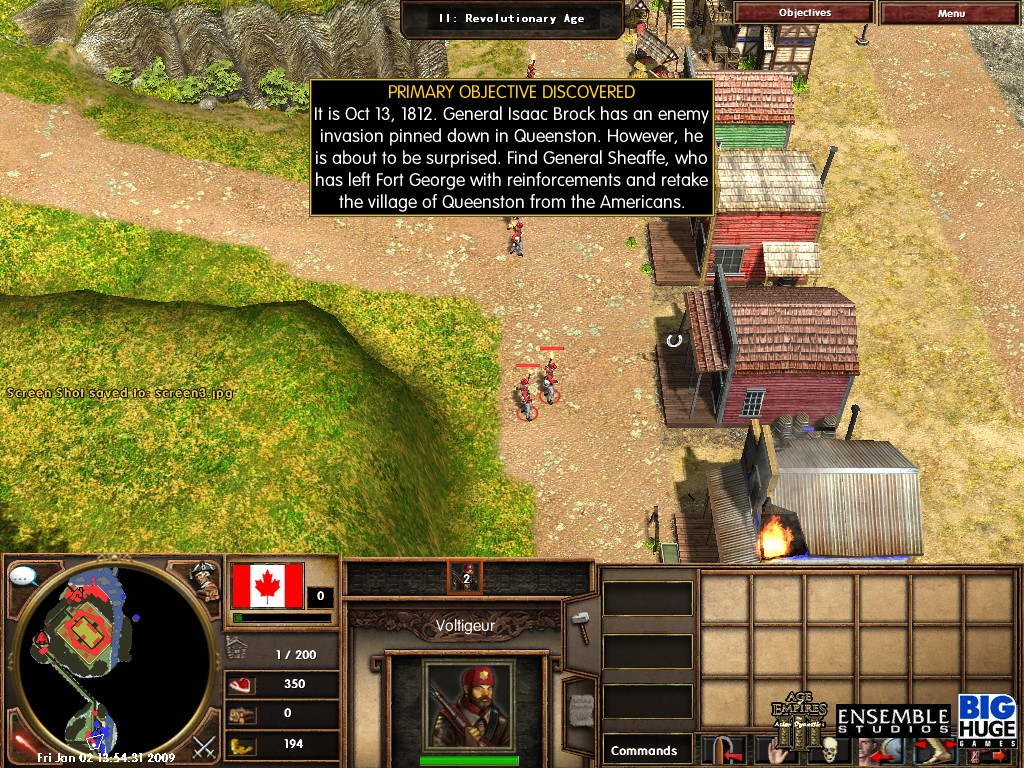Click the Voltigeur unit portrait
1024x768 pixels.
click(x=469, y=704)
